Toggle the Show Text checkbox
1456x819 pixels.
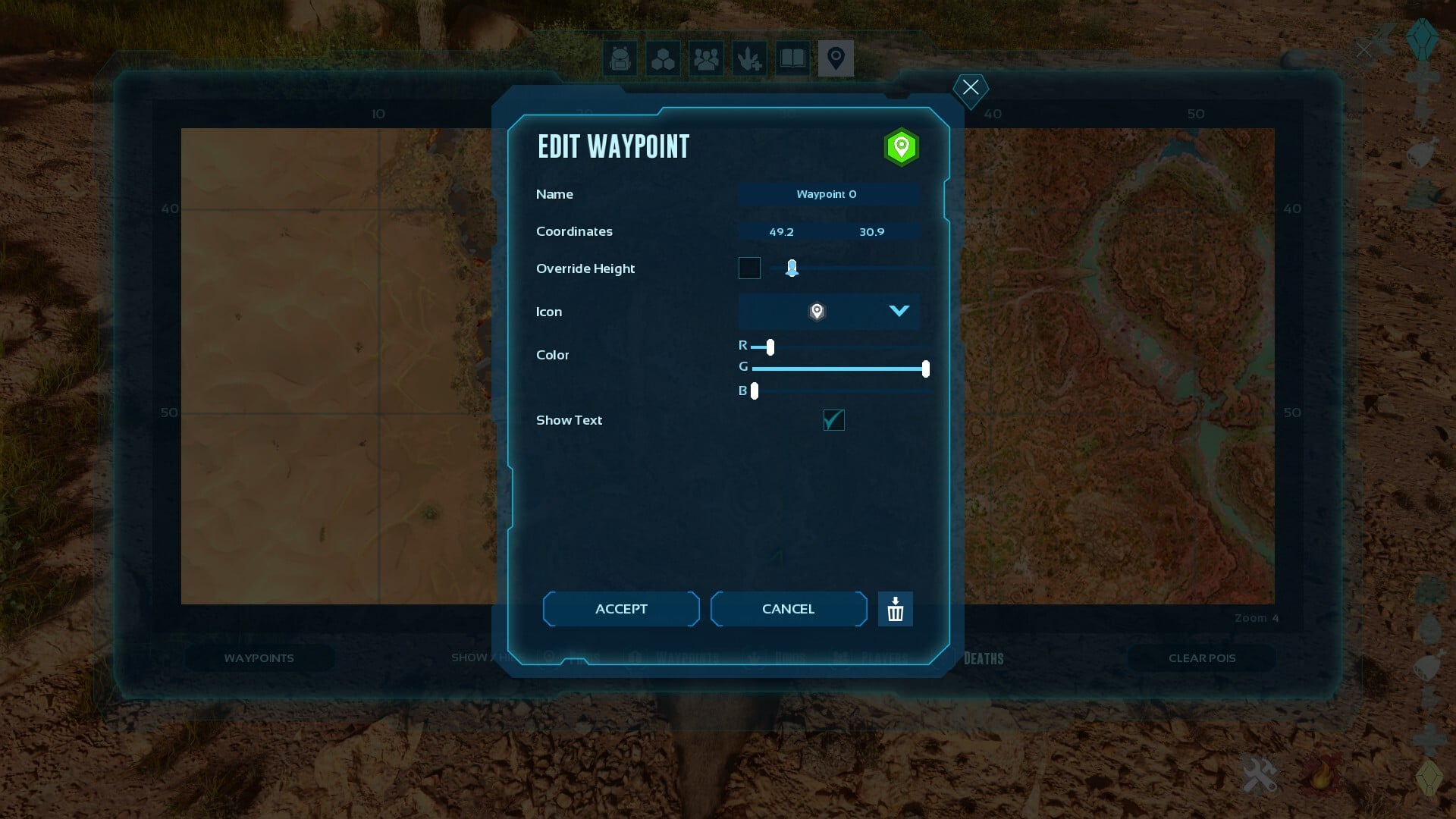click(833, 420)
